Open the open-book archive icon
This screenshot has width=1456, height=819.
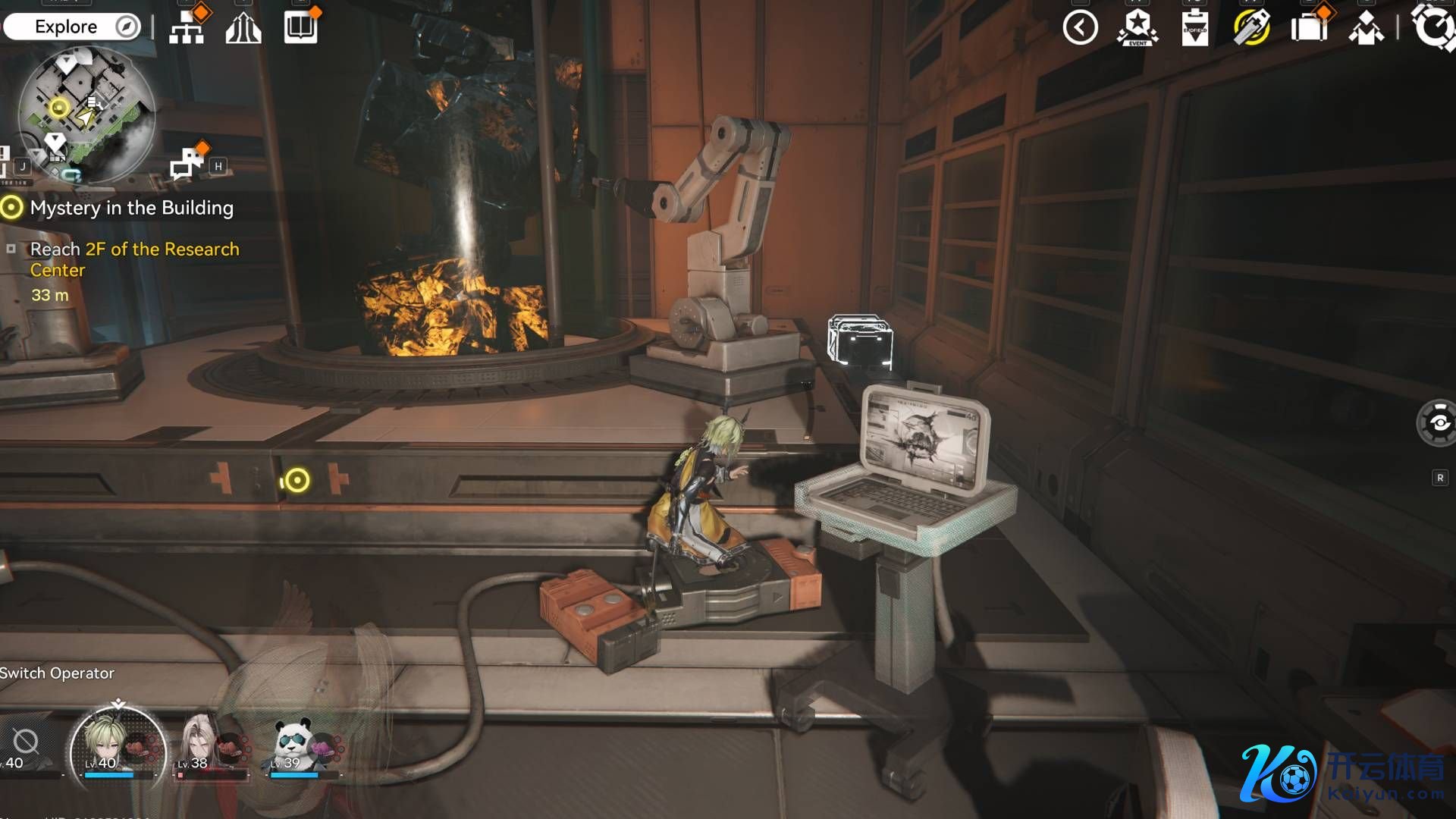[x=300, y=28]
